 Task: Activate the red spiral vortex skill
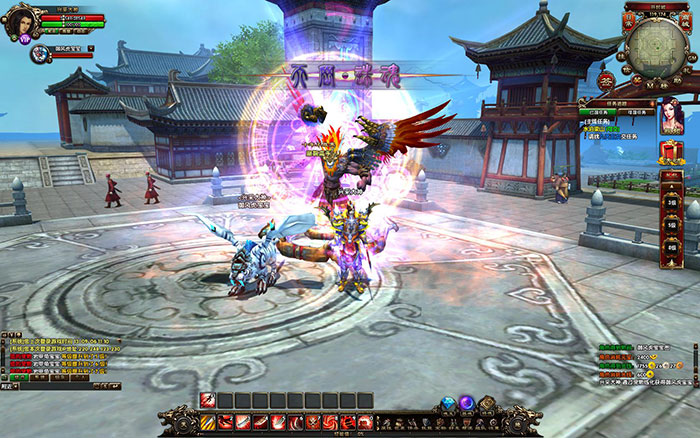329,423
